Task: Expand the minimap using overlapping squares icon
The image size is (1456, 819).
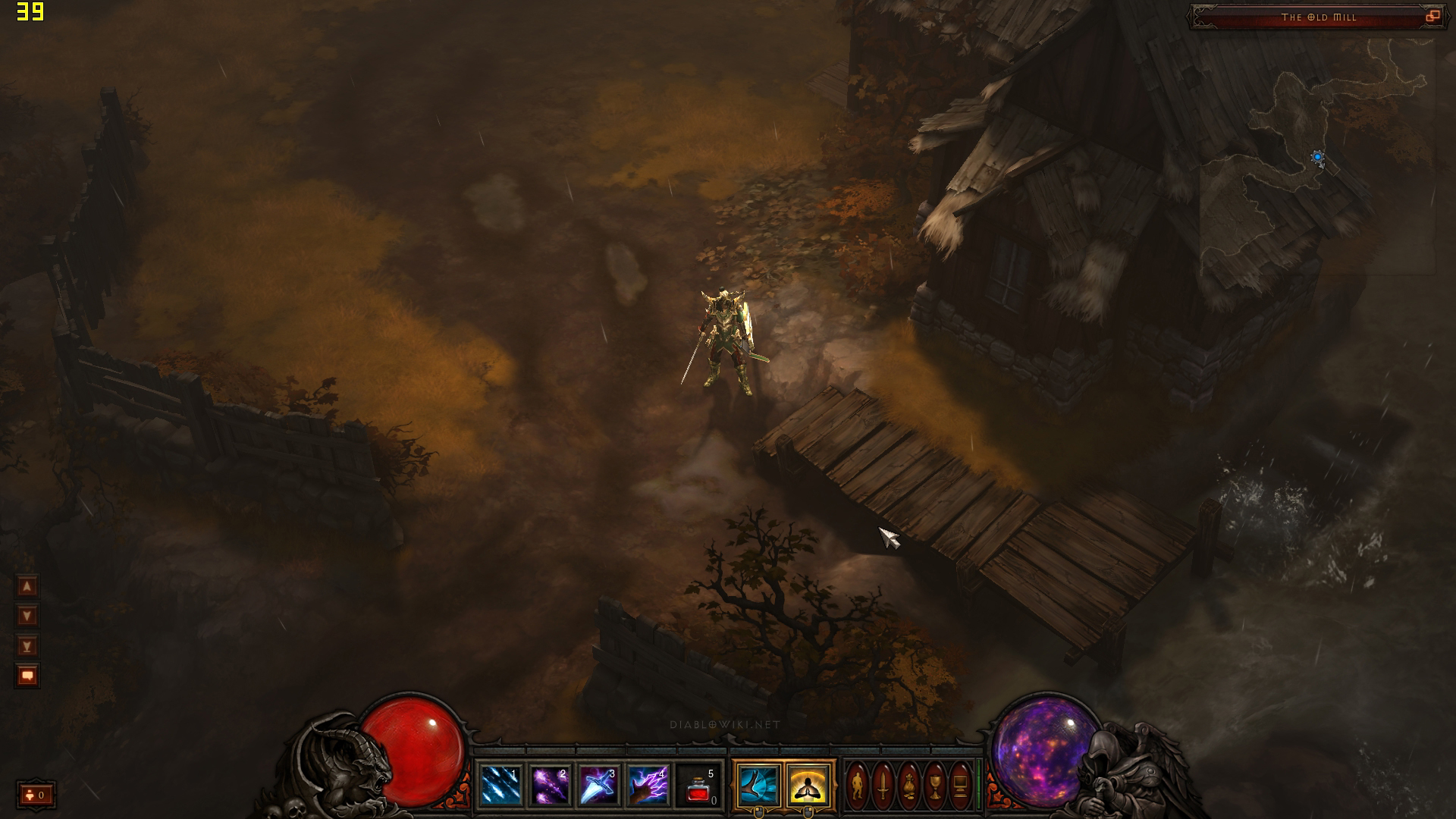Action: tap(1432, 17)
